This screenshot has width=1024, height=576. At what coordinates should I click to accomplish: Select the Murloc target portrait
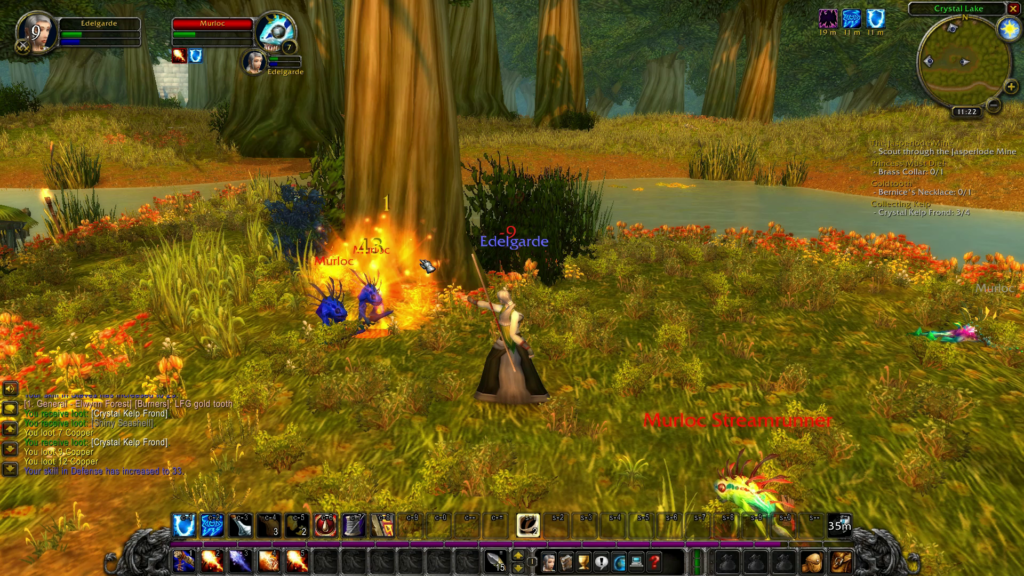pyautogui.click(x=273, y=30)
